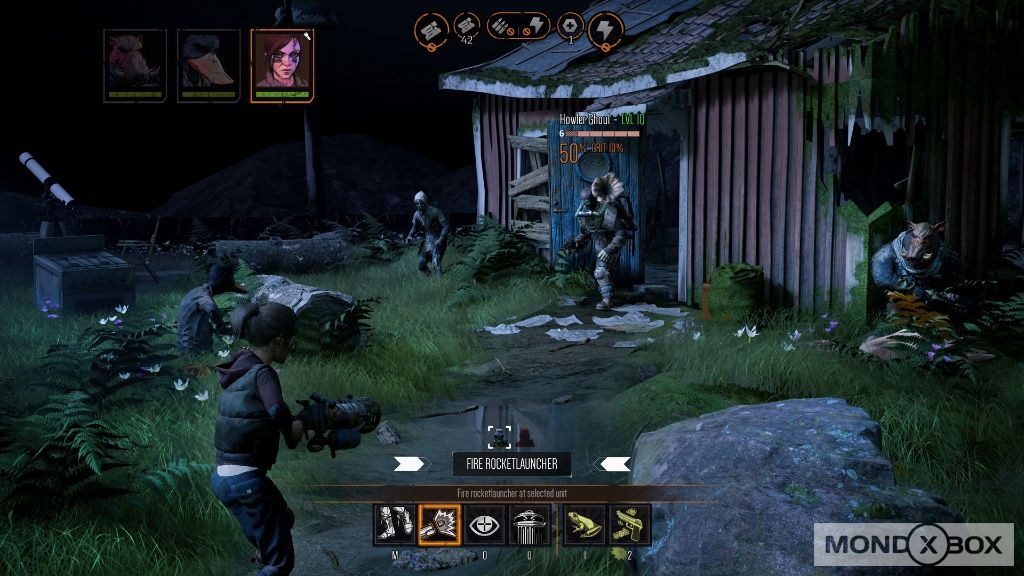Click the large lightning bolt icon
1024x576 pixels.
(x=605, y=29)
